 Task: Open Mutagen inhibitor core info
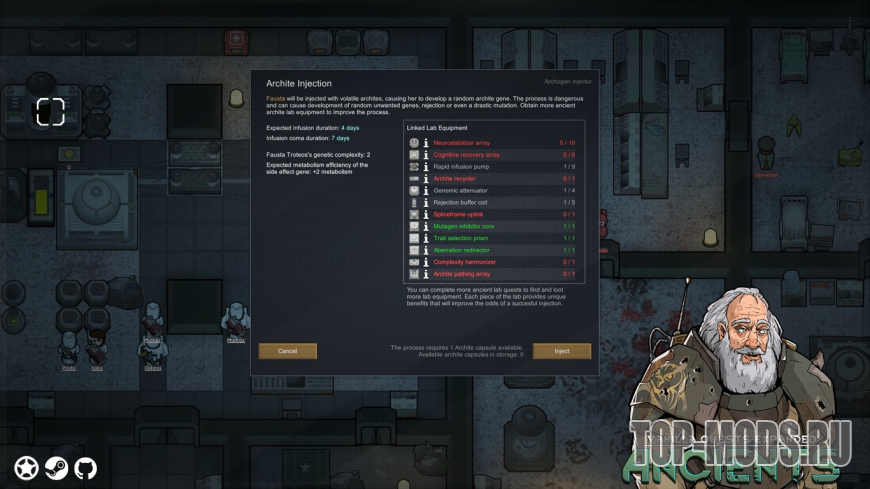coord(426,227)
